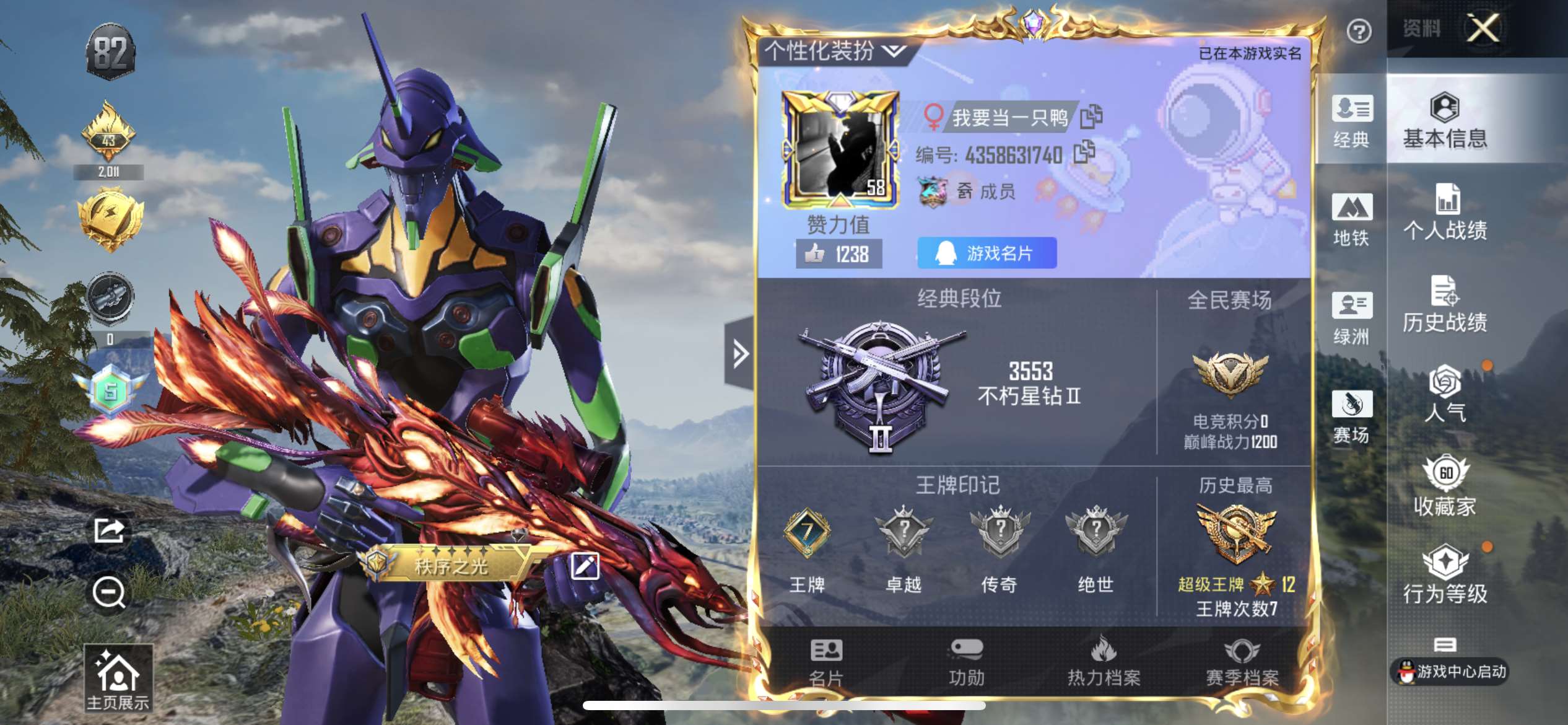This screenshot has width=1568, height=725.
Task: Open 历史战绩 match history
Action: point(1445,304)
